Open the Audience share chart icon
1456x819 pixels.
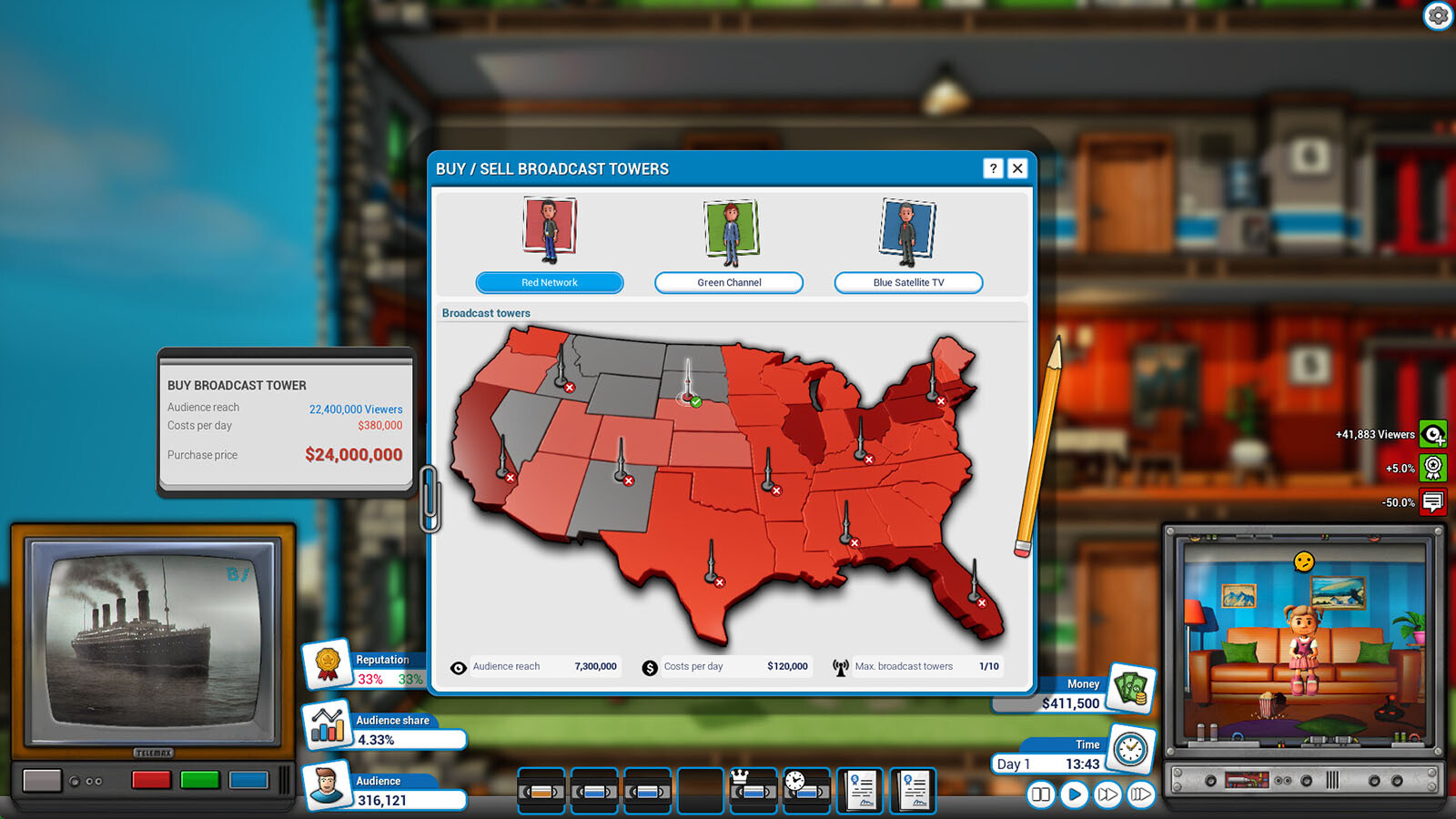(328, 725)
